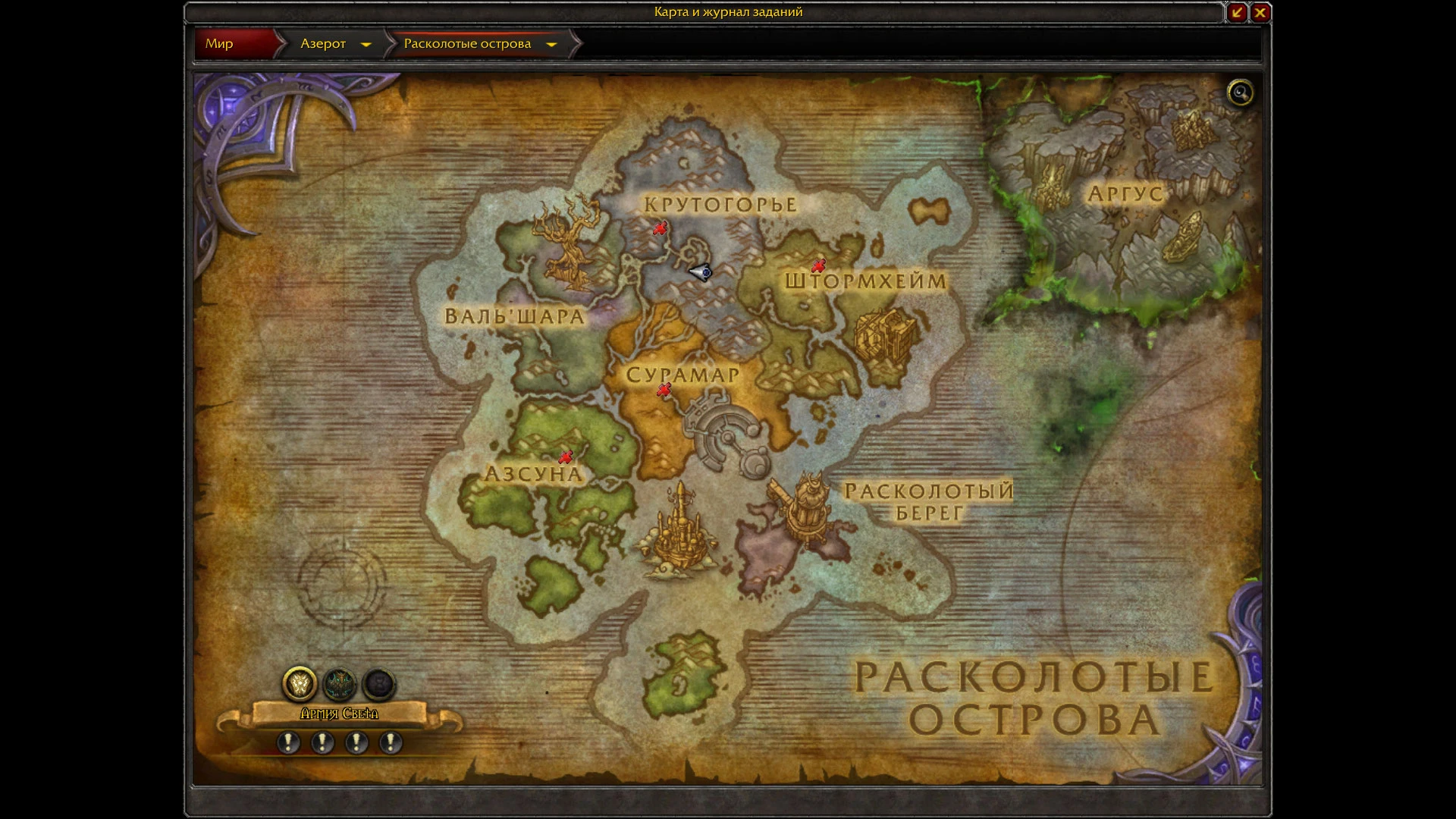Click the red flight marker in Штормхейм

(819, 266)
